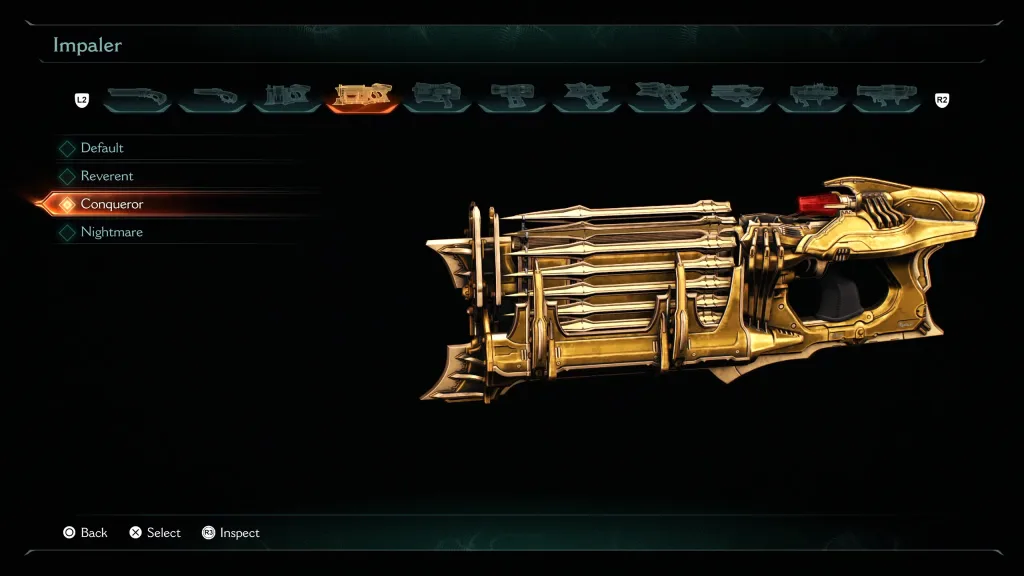Viewport: 1024px width, 576px height.
Task: Open the Rocket Launcher weapon tab
Action: click(x=812, y=96)
